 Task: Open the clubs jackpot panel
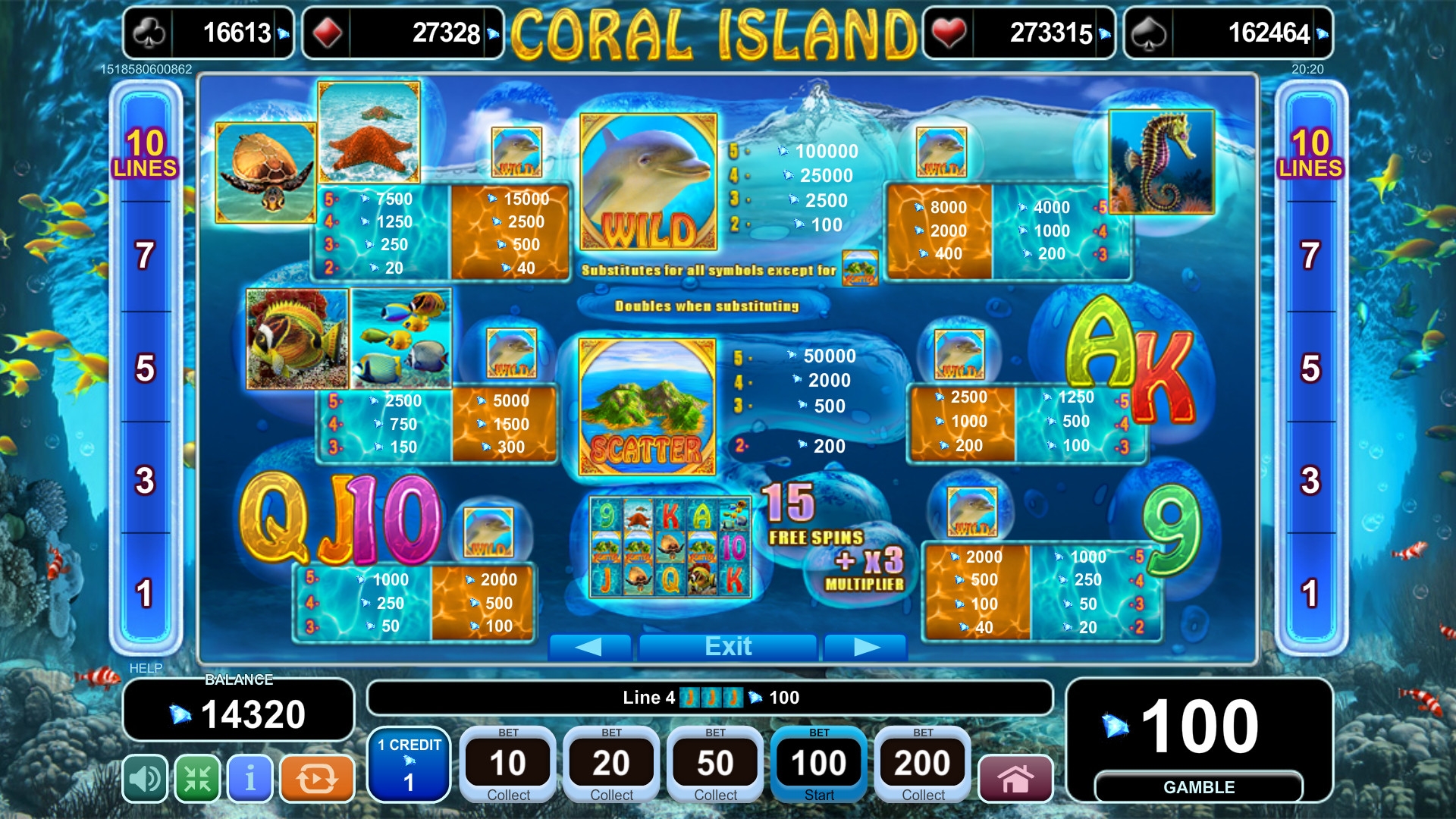(209, 33)
